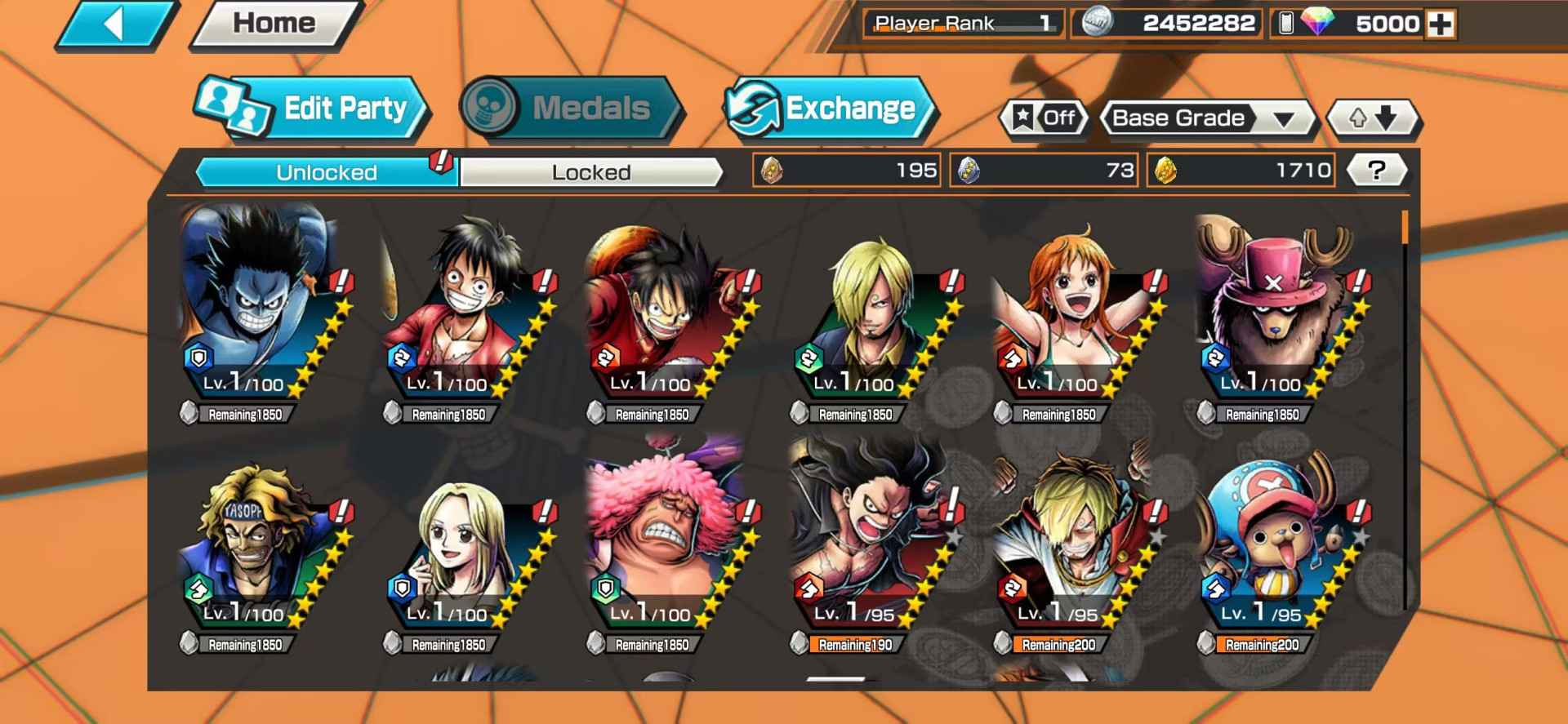Toggle the favorites star filter Off
Screen dimensions: 1568x724
pyautogui.click(x=1045, y=118)
